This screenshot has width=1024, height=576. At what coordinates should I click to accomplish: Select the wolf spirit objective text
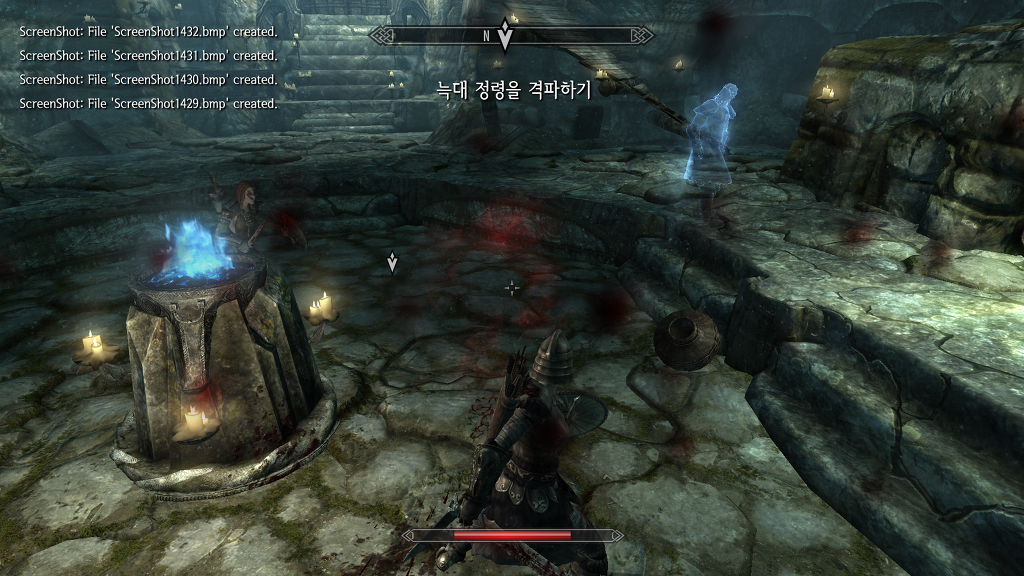(514, 90)
